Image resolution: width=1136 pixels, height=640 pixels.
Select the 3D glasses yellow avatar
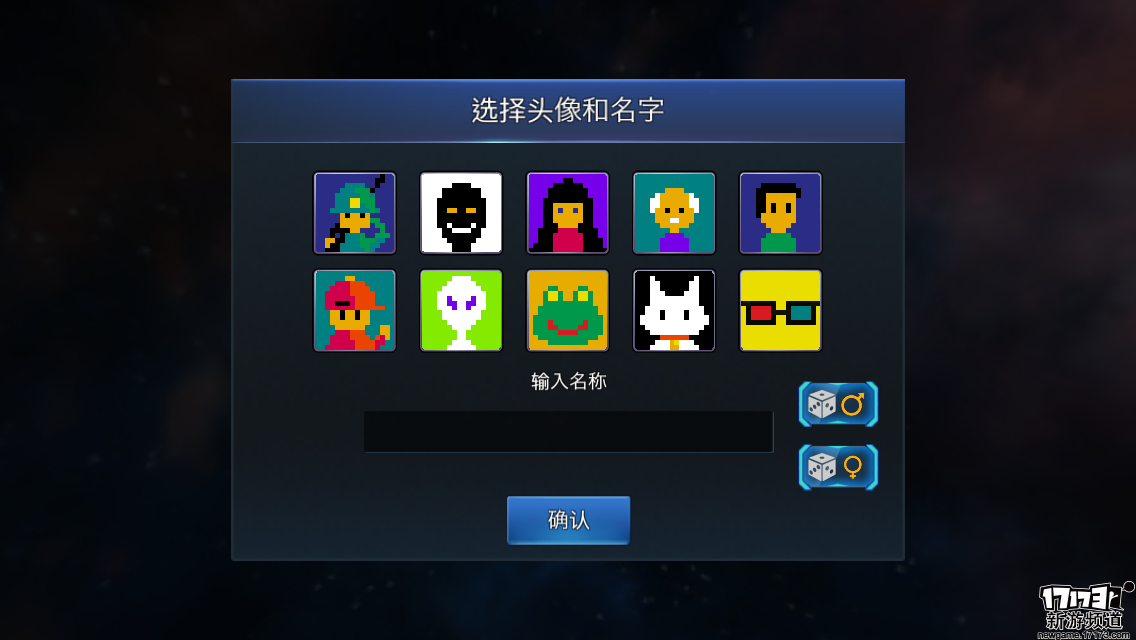pos(780,310)
